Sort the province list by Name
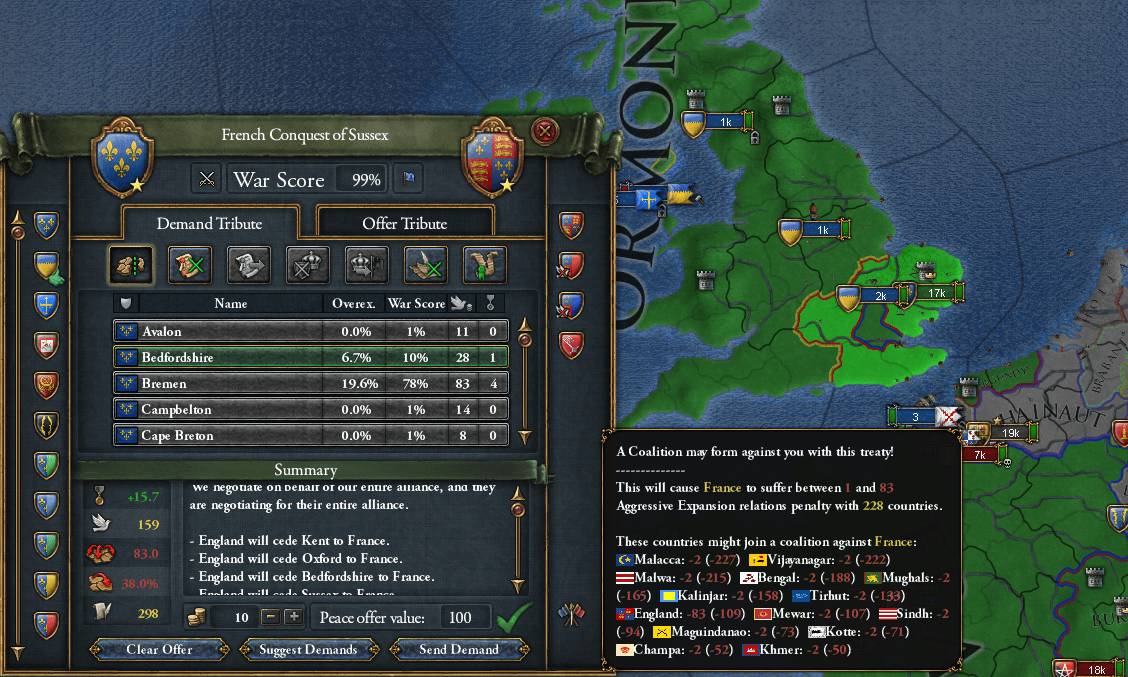This screenshot has width=1128, height=677. click(230, 303)
